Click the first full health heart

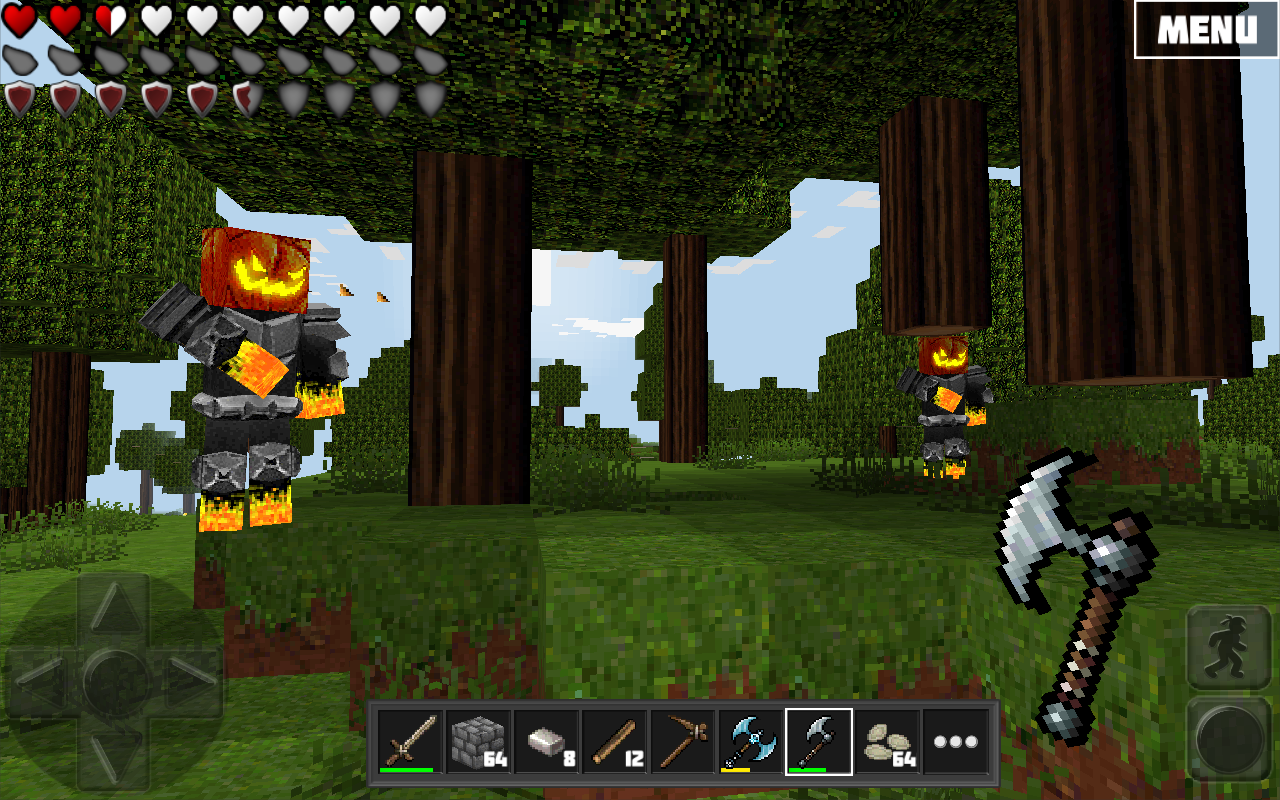coord(20,19)
